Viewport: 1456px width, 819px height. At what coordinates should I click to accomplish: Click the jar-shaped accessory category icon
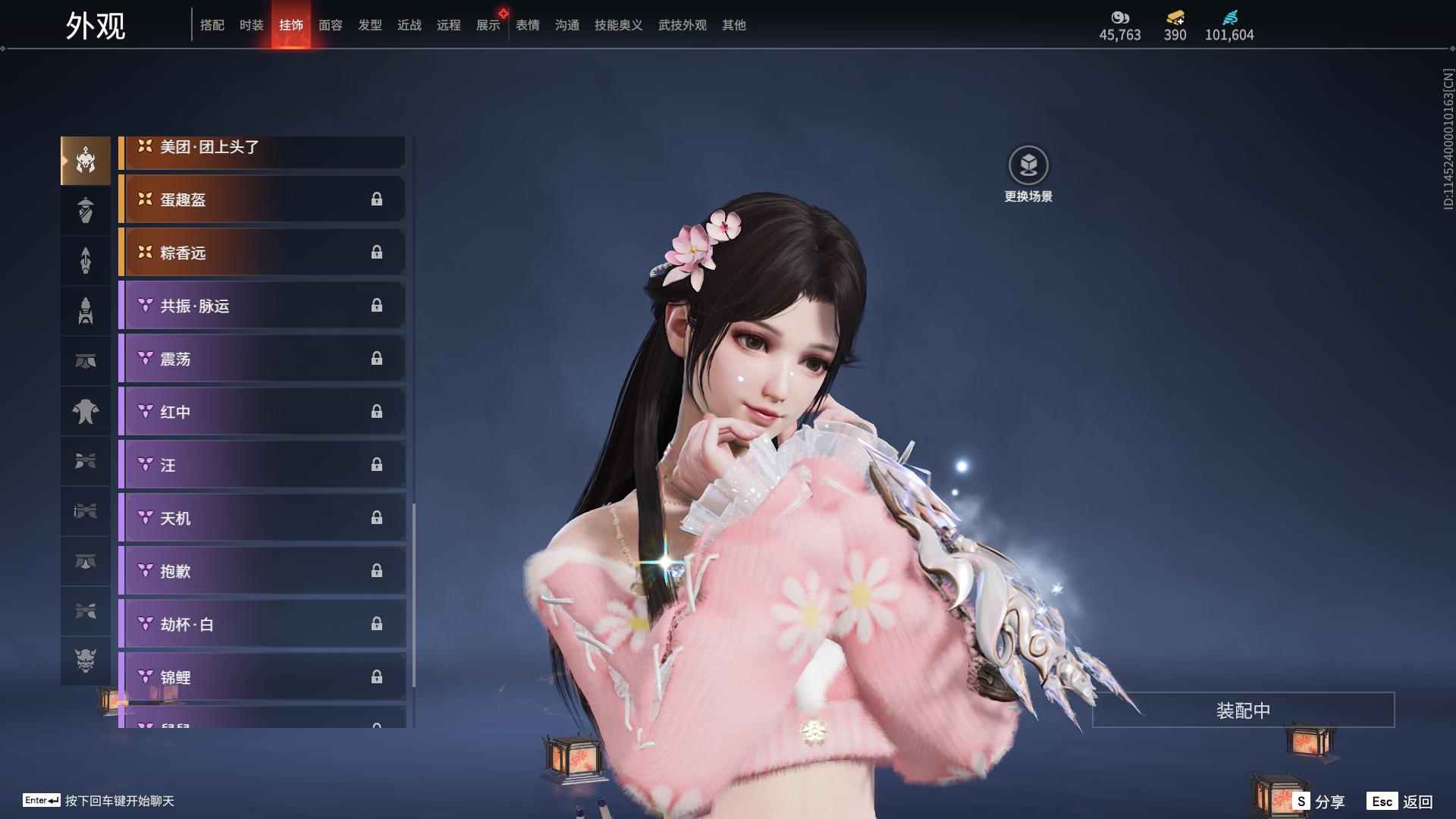(85, 211)
